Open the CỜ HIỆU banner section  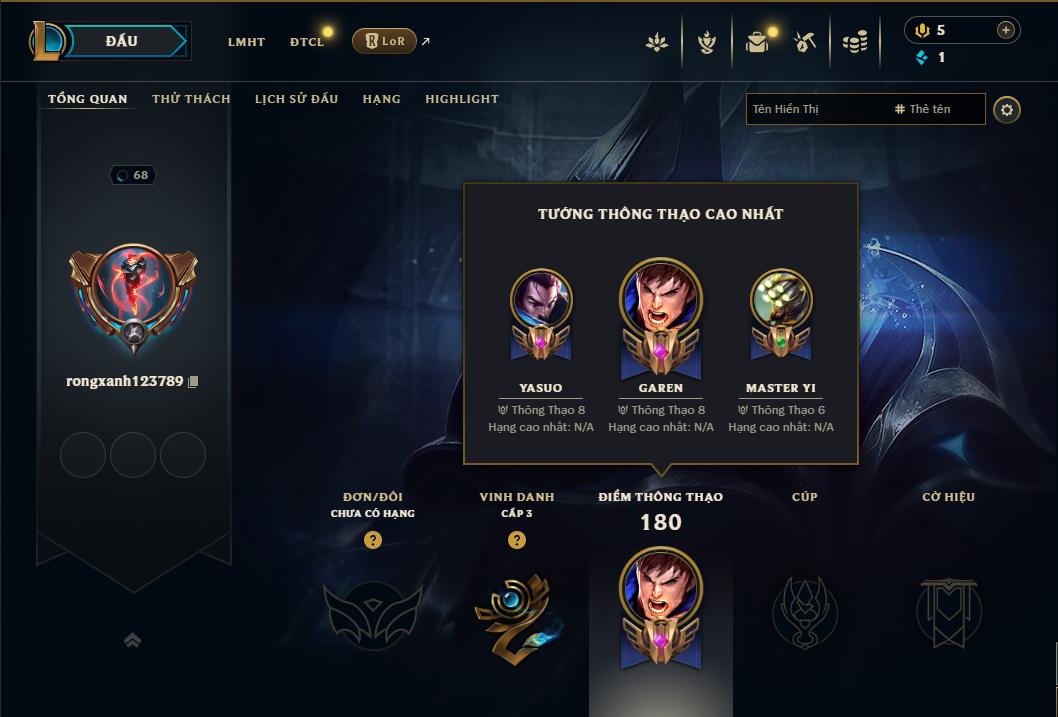949,610
